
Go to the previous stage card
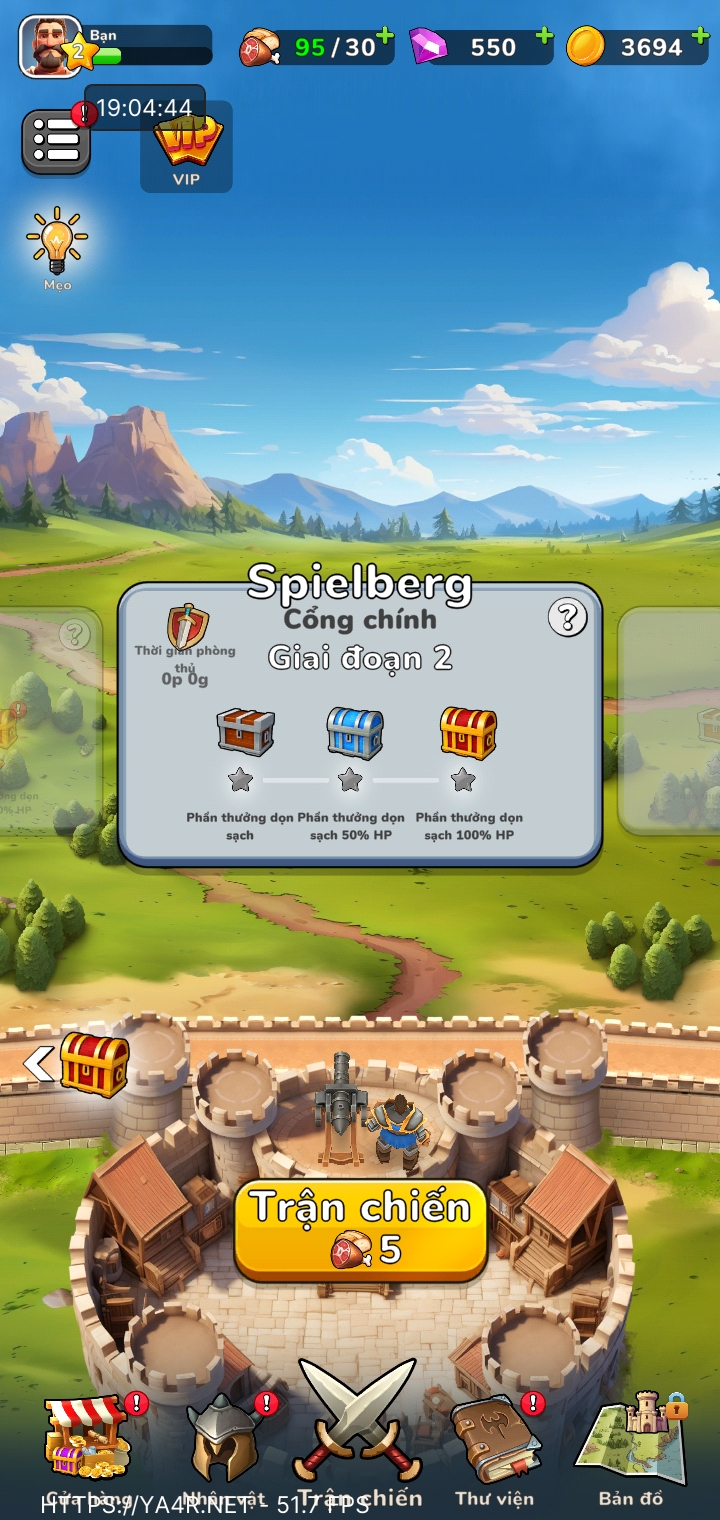[x=50, y=720]
